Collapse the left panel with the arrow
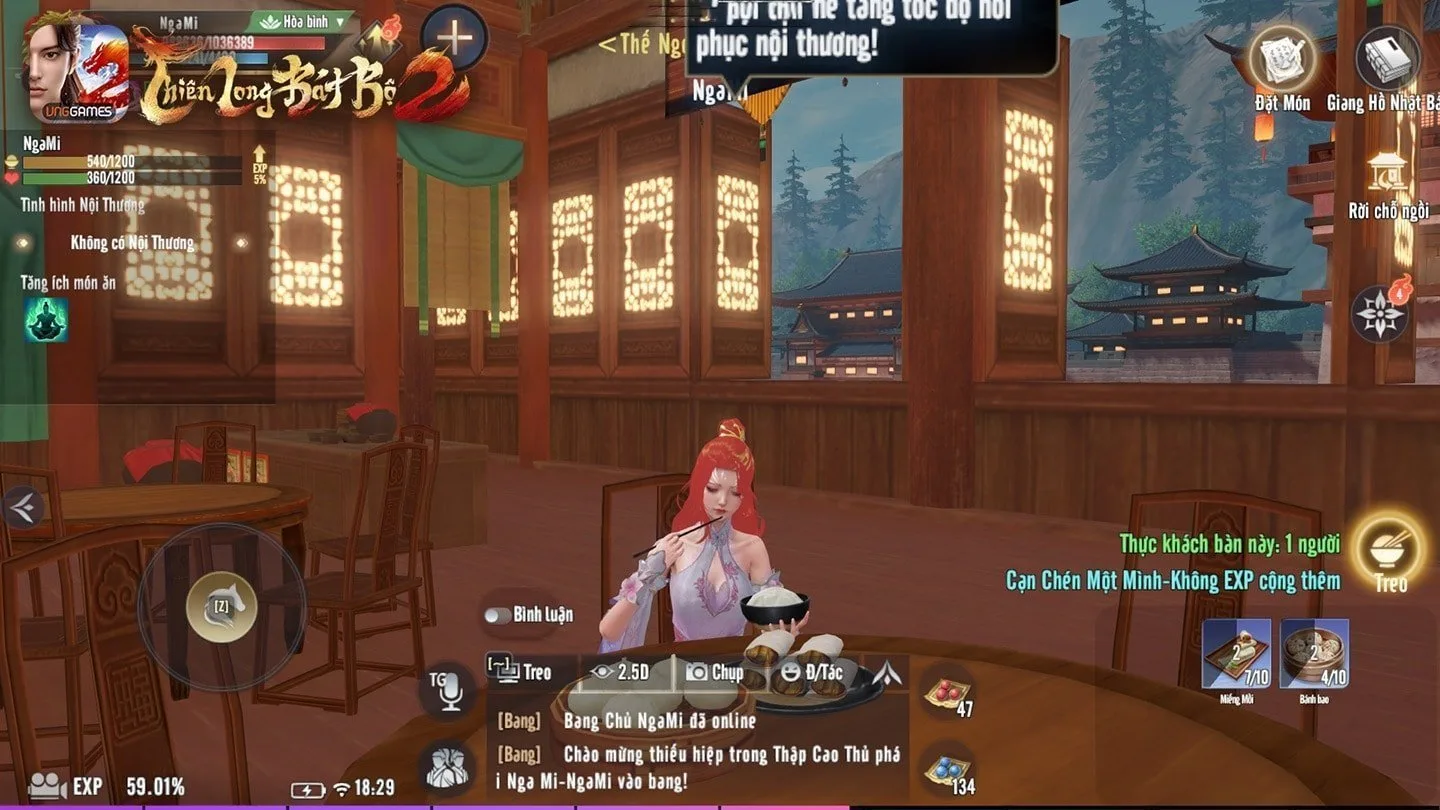 [22, 508]
